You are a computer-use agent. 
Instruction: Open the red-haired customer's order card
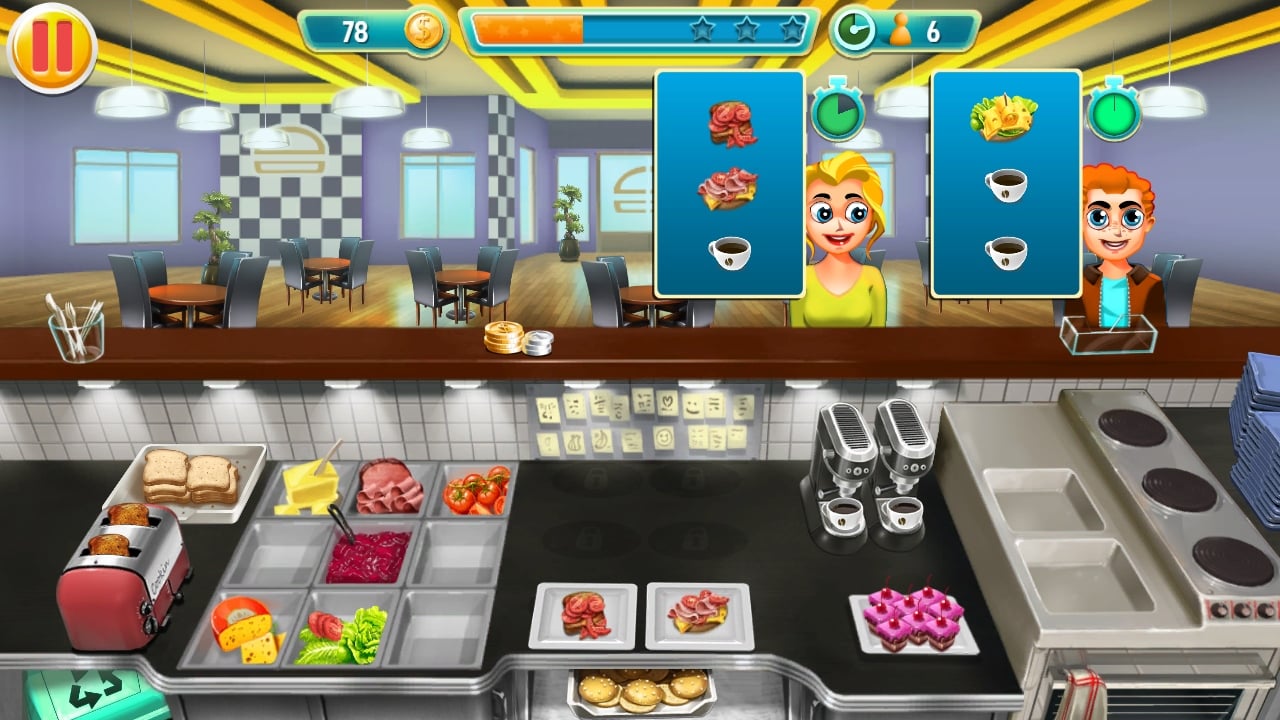[x=1006, y=185]
